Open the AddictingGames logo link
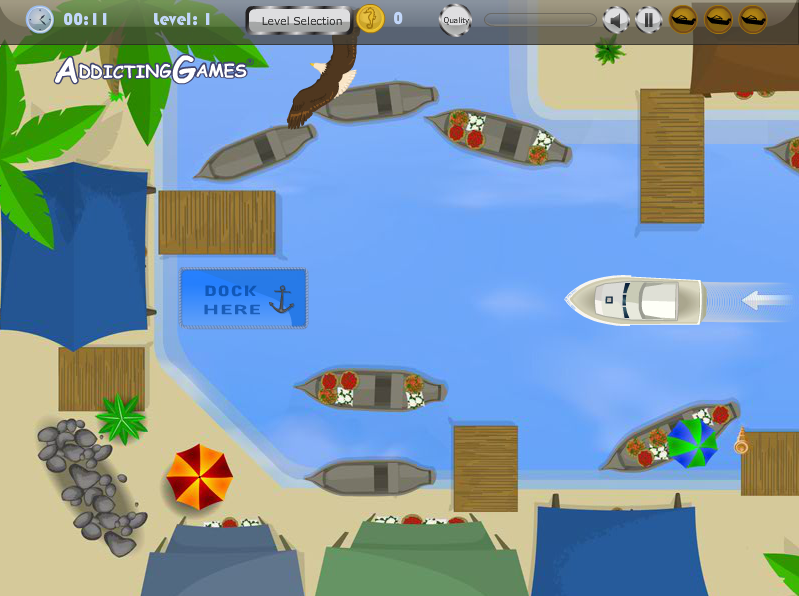Viewport: 799px width, 596px height. tap(150, 70)
